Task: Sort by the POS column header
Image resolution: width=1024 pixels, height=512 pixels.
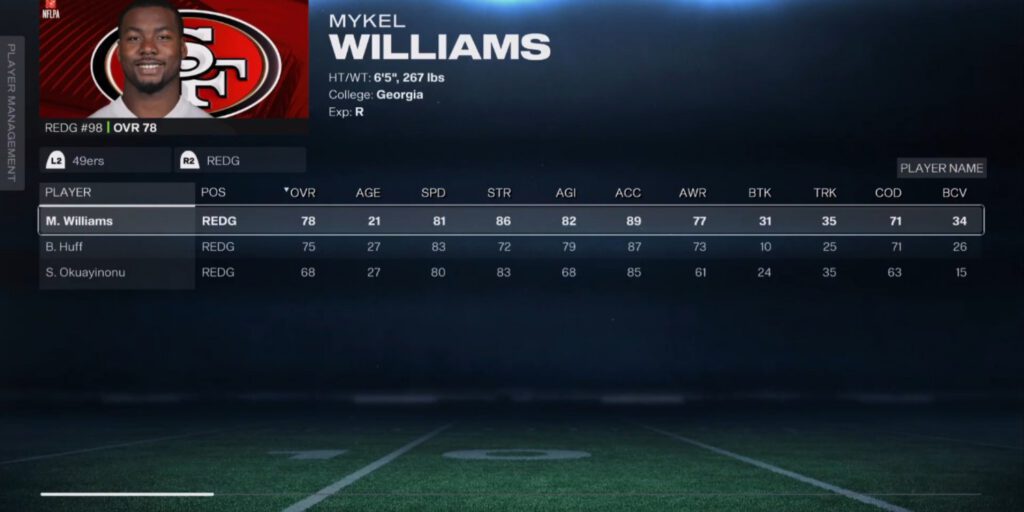Action: click(x=213, y=192)
